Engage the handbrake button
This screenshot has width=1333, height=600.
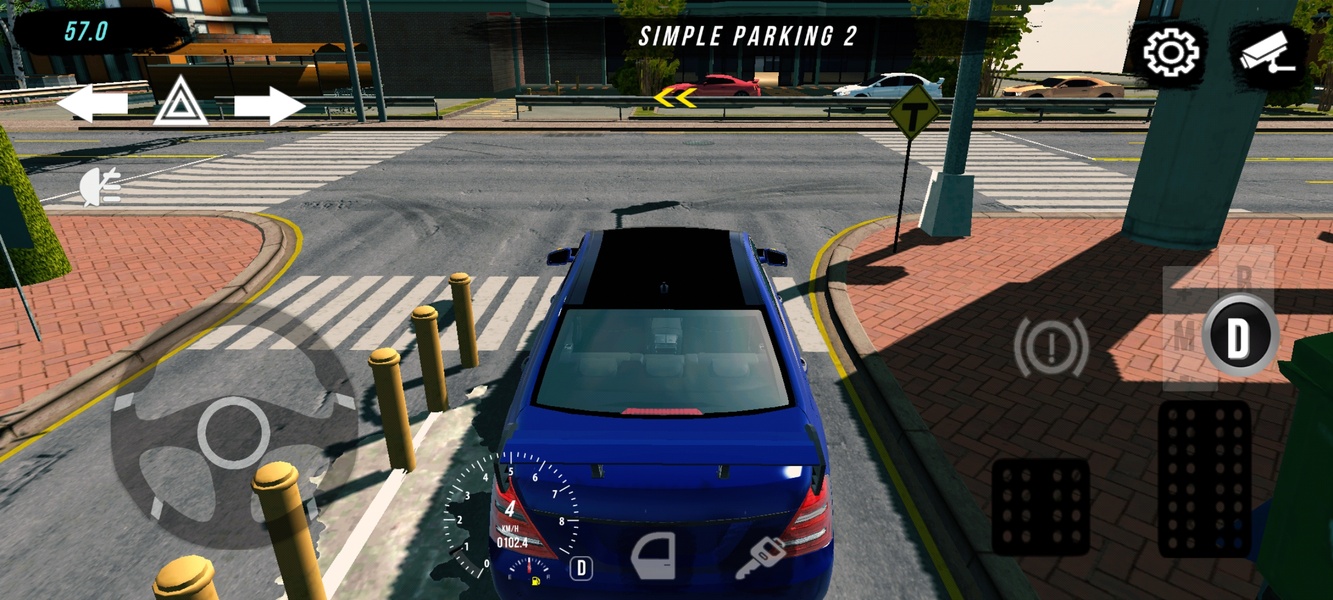(1051, 347)
